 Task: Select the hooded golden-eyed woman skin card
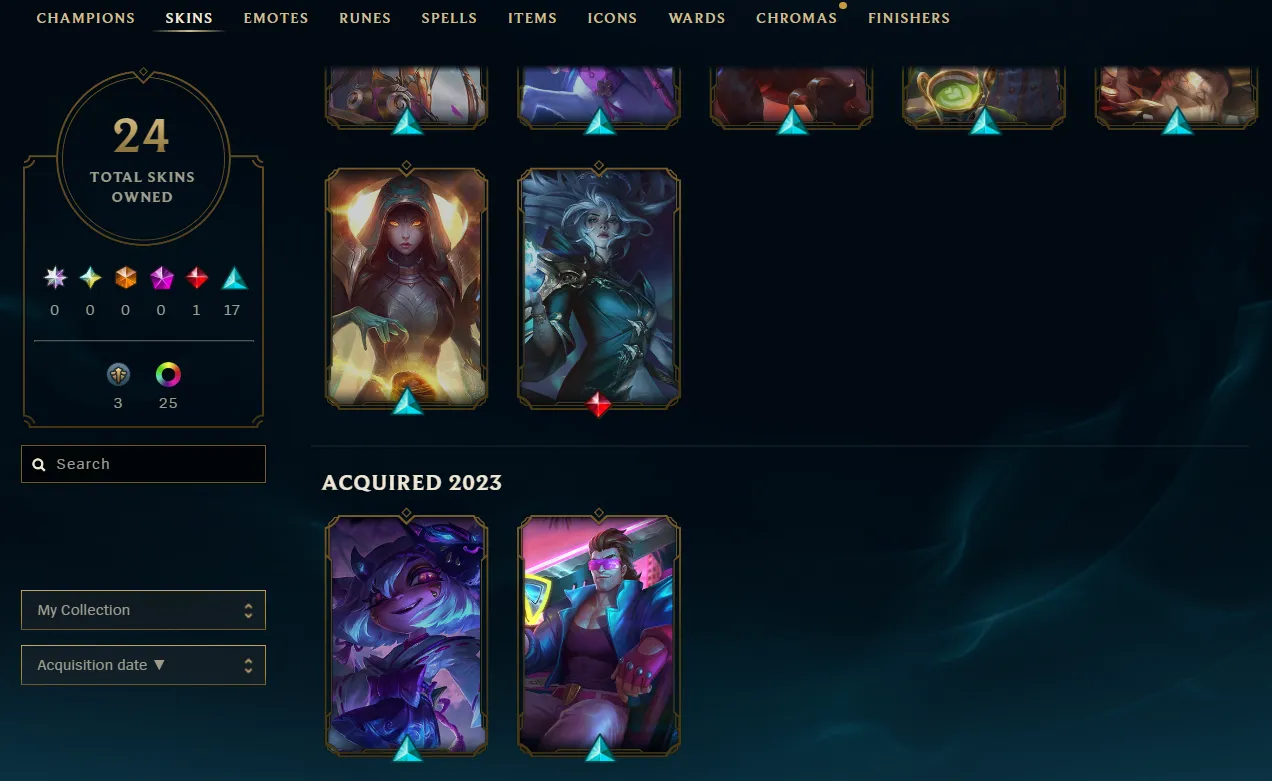coord(406,285)
